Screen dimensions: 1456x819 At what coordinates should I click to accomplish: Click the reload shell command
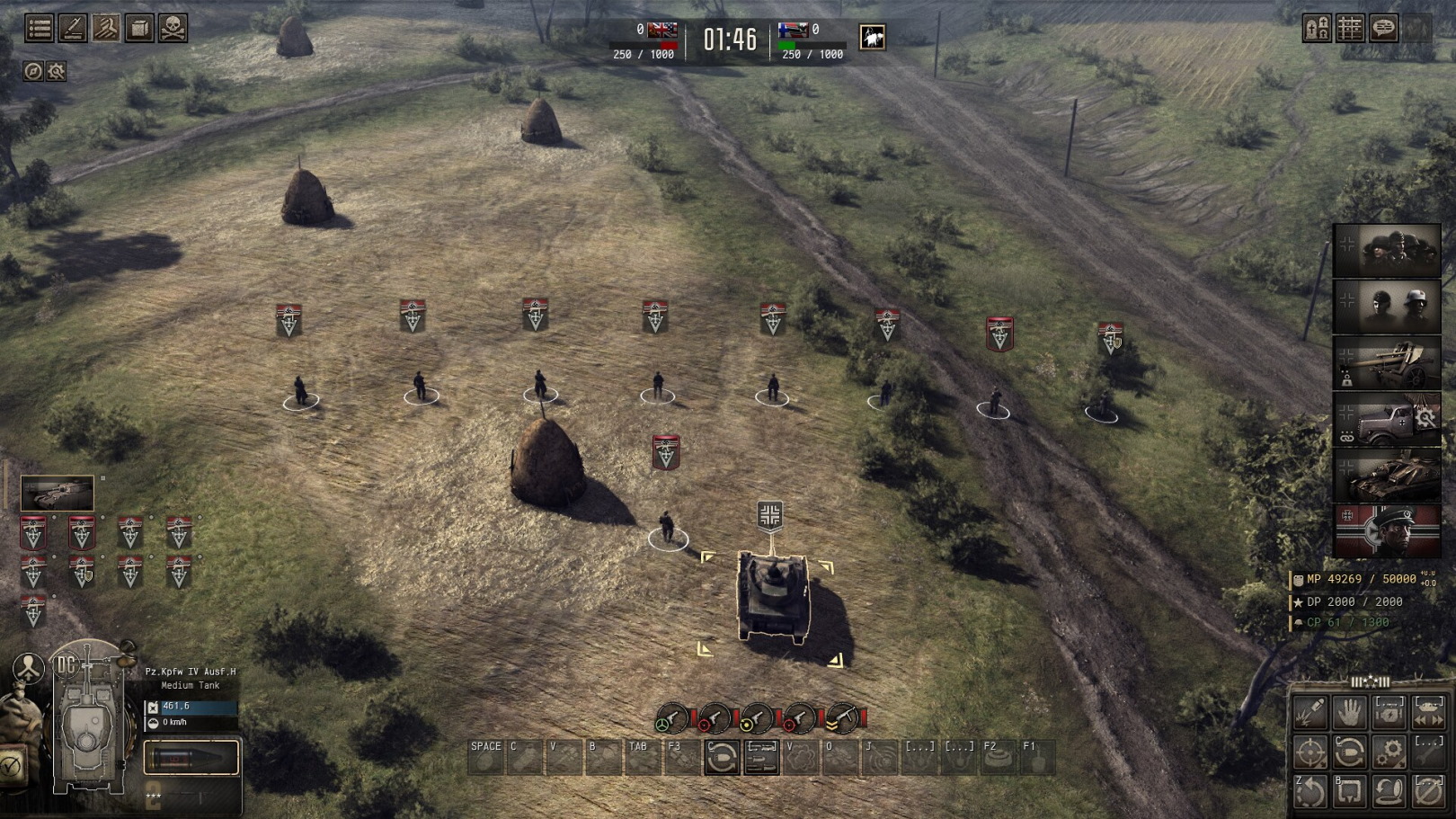(x=1350, y=752)
